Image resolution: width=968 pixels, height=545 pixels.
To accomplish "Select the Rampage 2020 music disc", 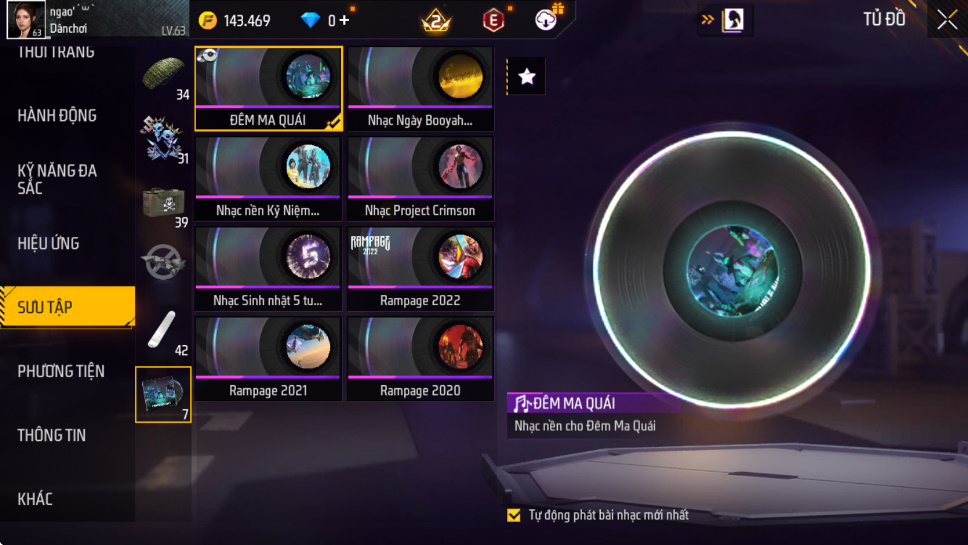I will click(x=420, y=358).
